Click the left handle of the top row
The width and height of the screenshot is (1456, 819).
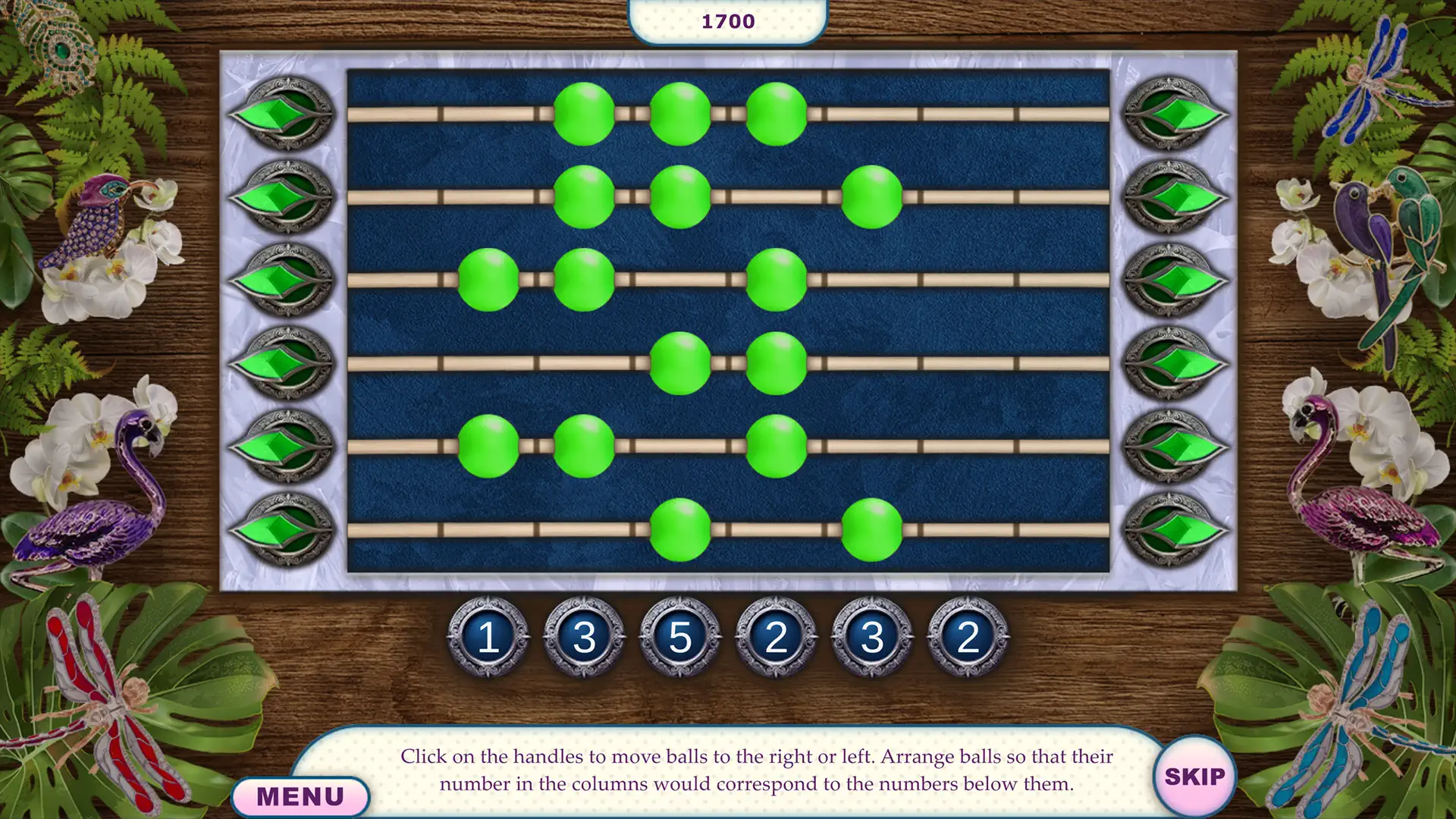point(284,115)
